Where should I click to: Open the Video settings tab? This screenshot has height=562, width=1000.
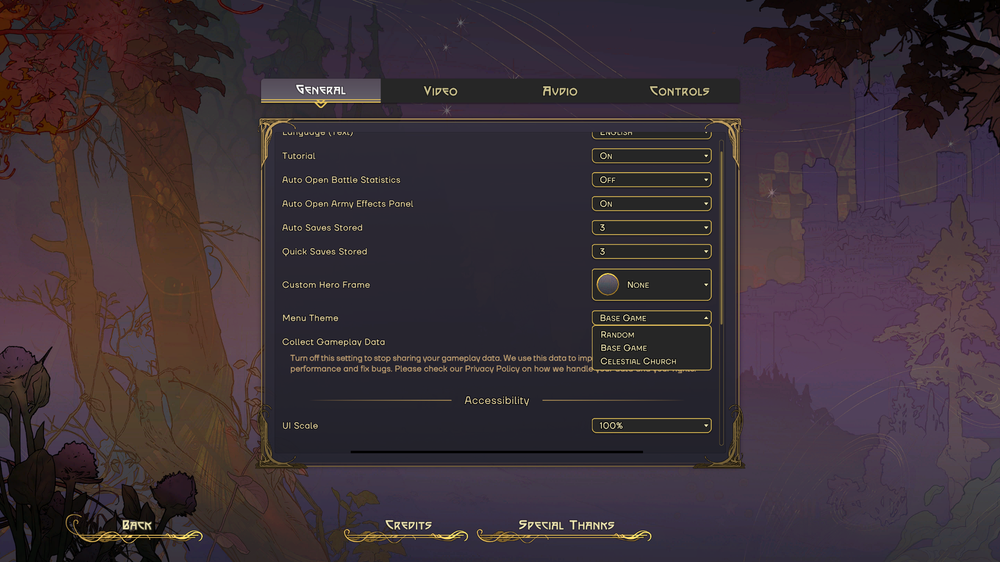(440, 91)
